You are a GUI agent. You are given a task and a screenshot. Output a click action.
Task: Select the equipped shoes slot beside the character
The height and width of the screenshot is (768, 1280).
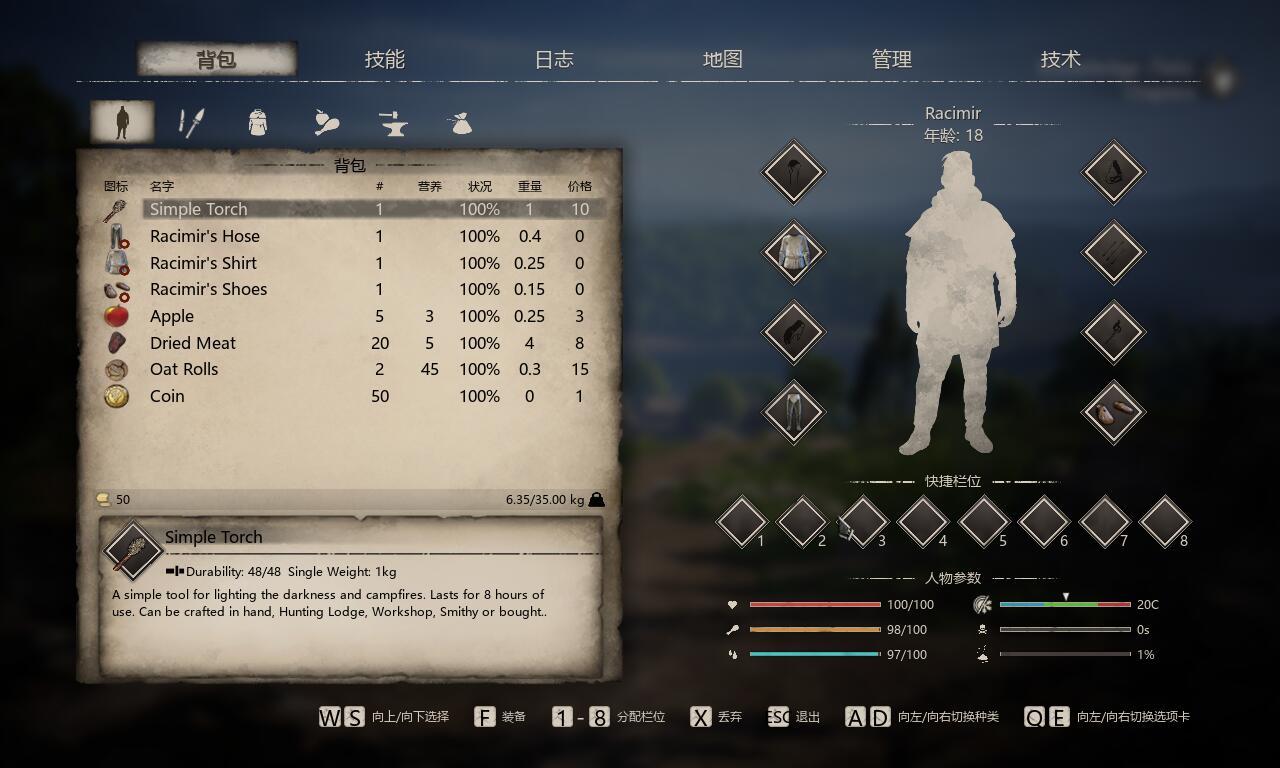1113,411
